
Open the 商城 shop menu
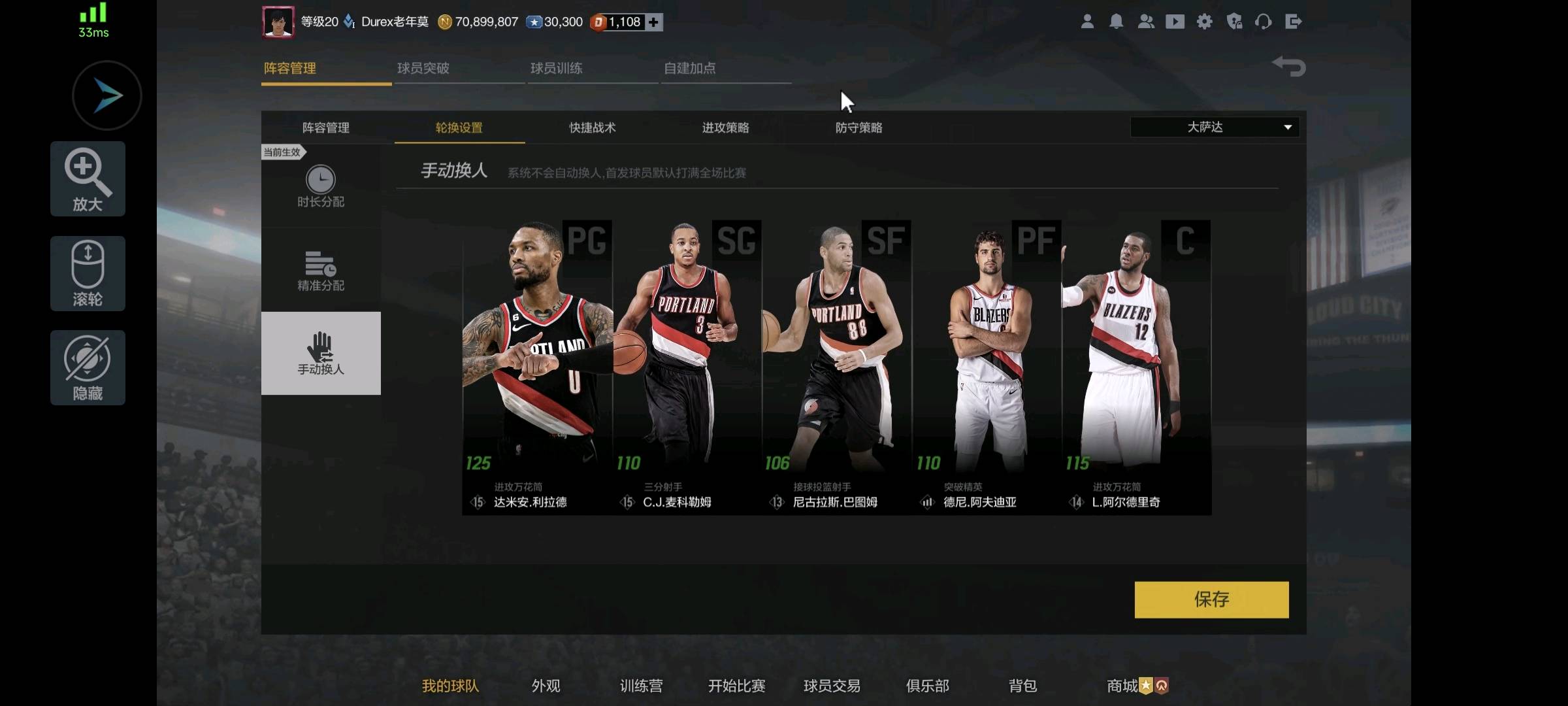click(x=1122, y=686)
